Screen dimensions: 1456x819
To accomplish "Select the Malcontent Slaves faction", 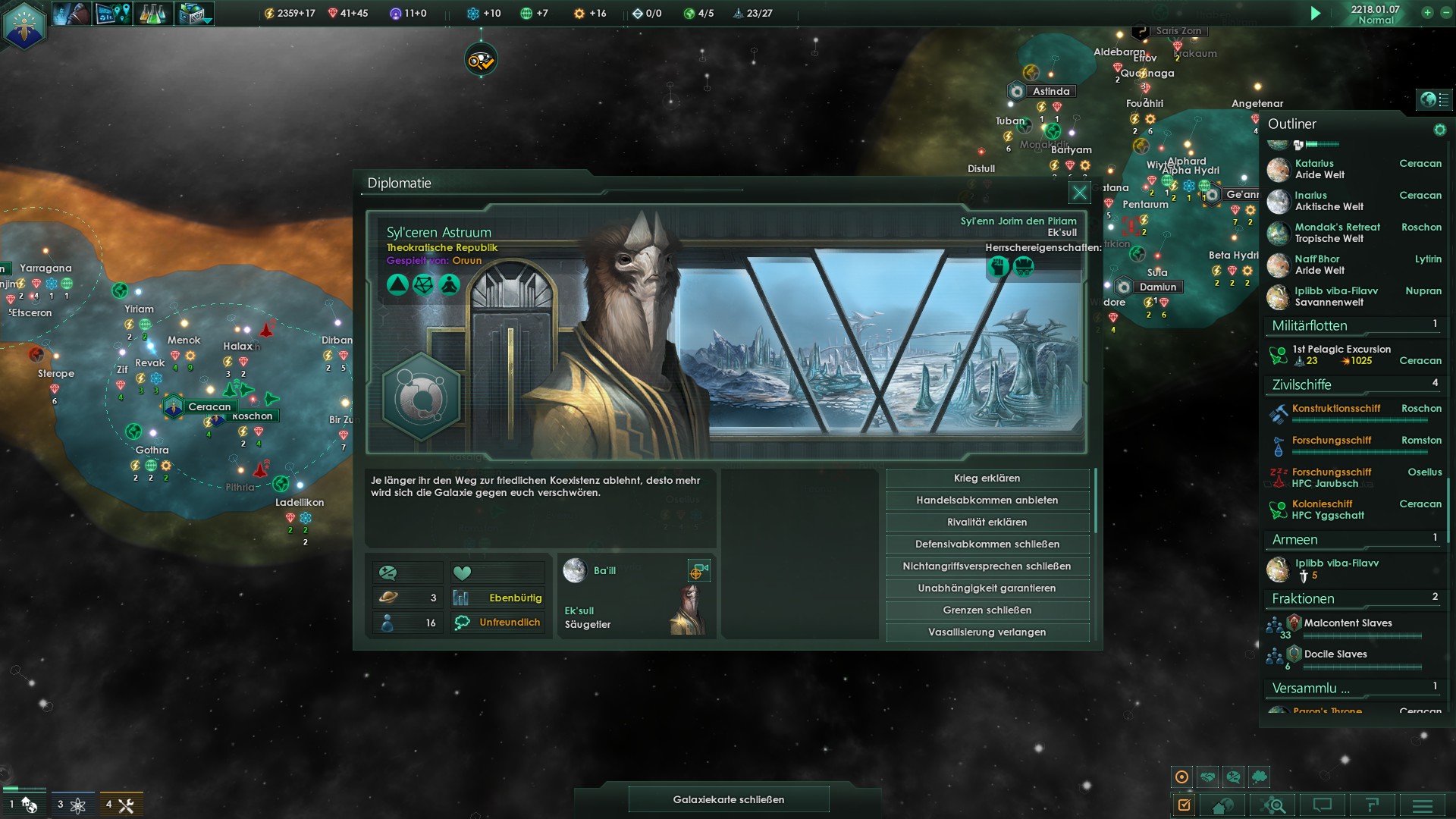I will [x=1347, y=623].
